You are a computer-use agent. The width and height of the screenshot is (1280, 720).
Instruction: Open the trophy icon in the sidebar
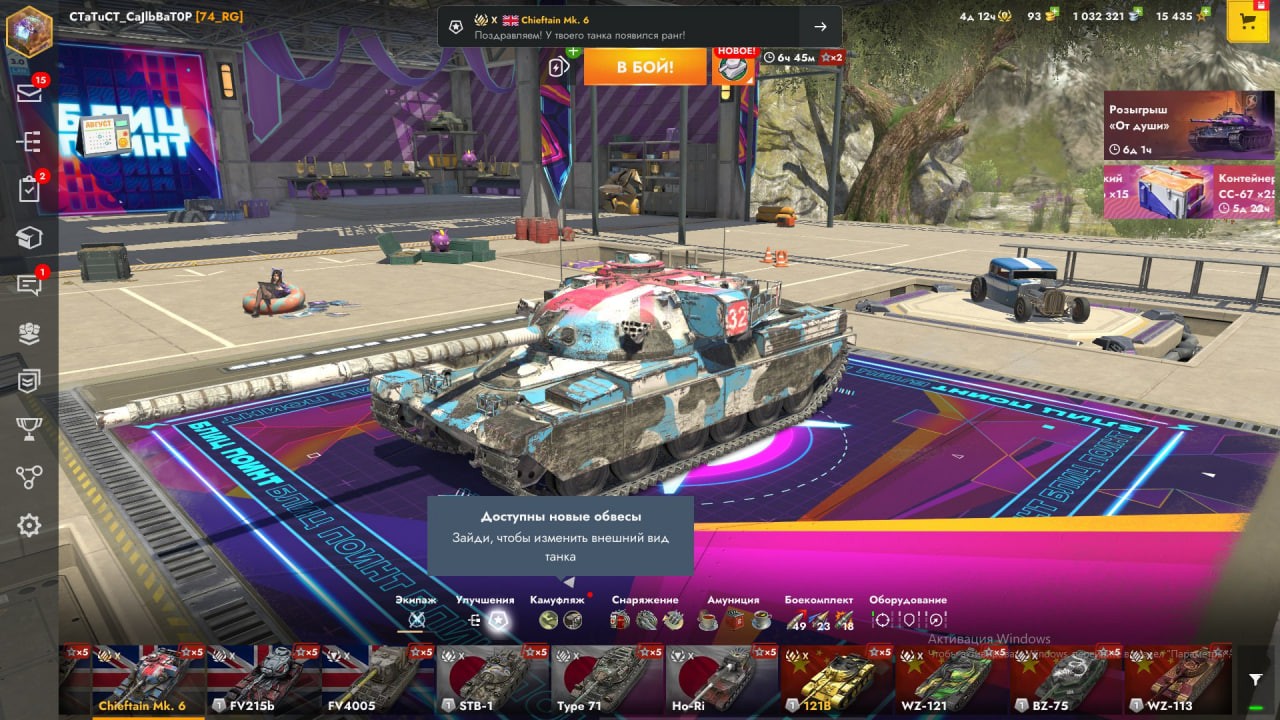(x=29, y=429)
